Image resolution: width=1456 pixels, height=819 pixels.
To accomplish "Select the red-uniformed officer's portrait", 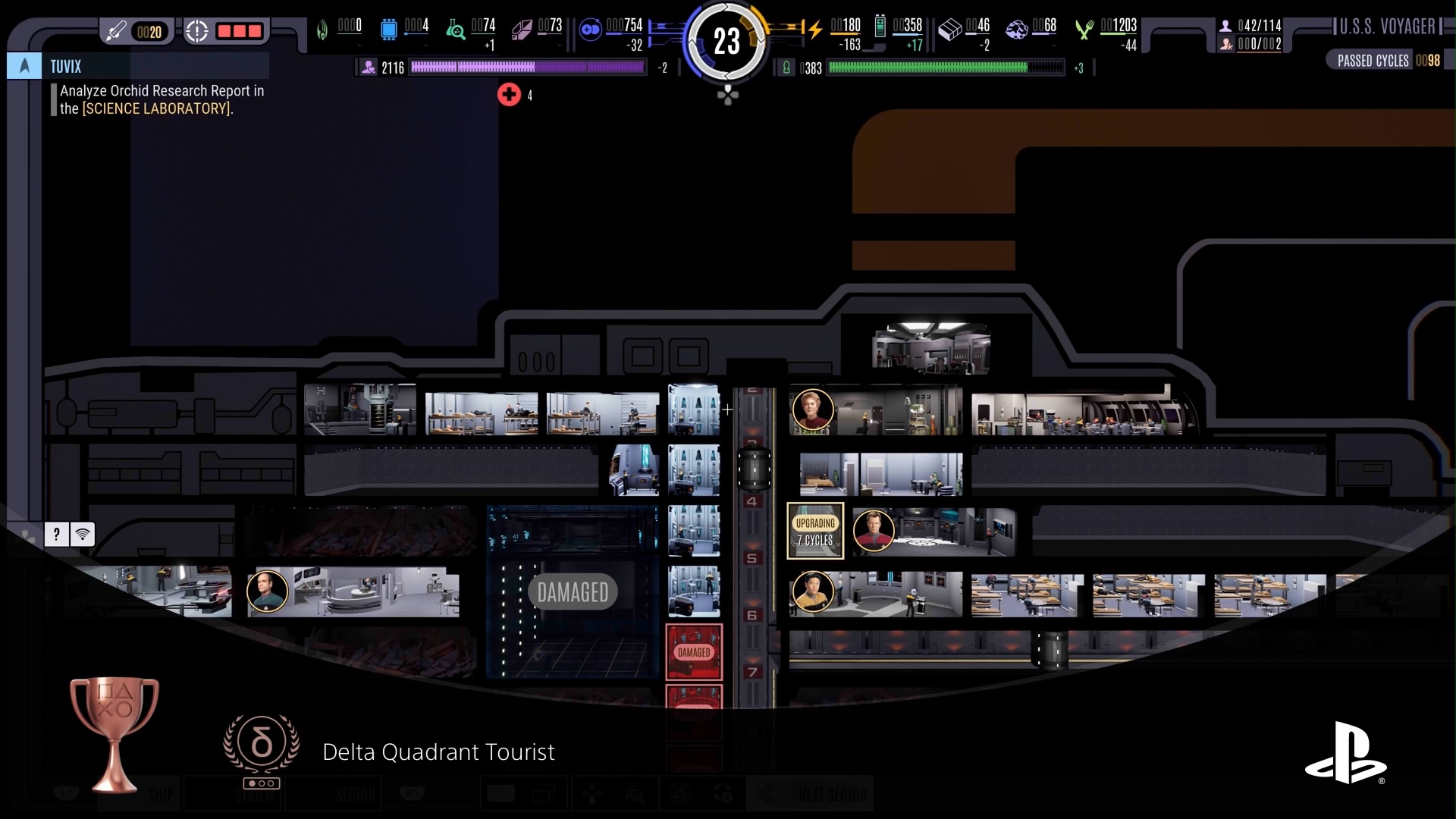I will [874, 530].
